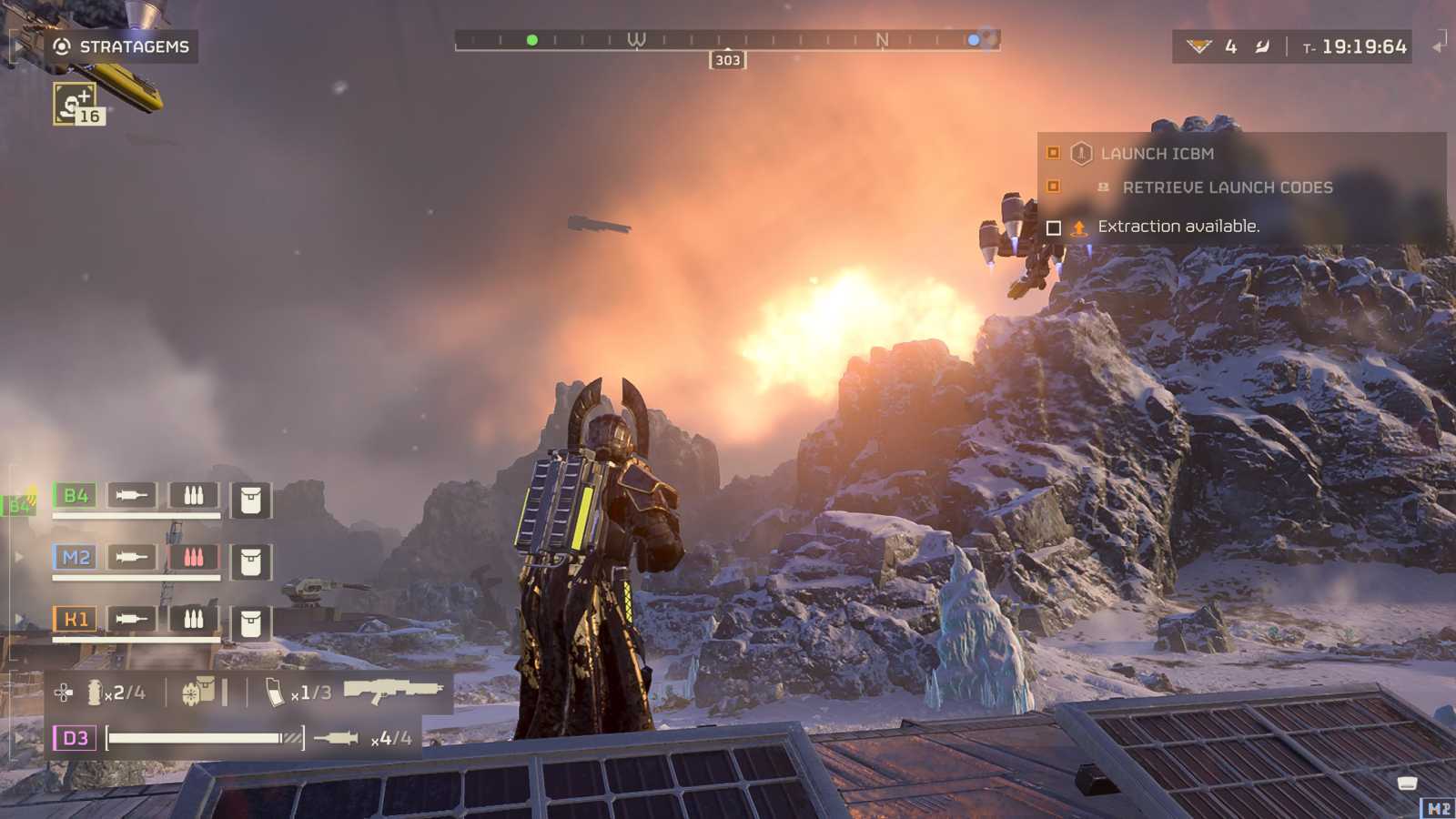Click the reinforcements remaining icon

1199,46
